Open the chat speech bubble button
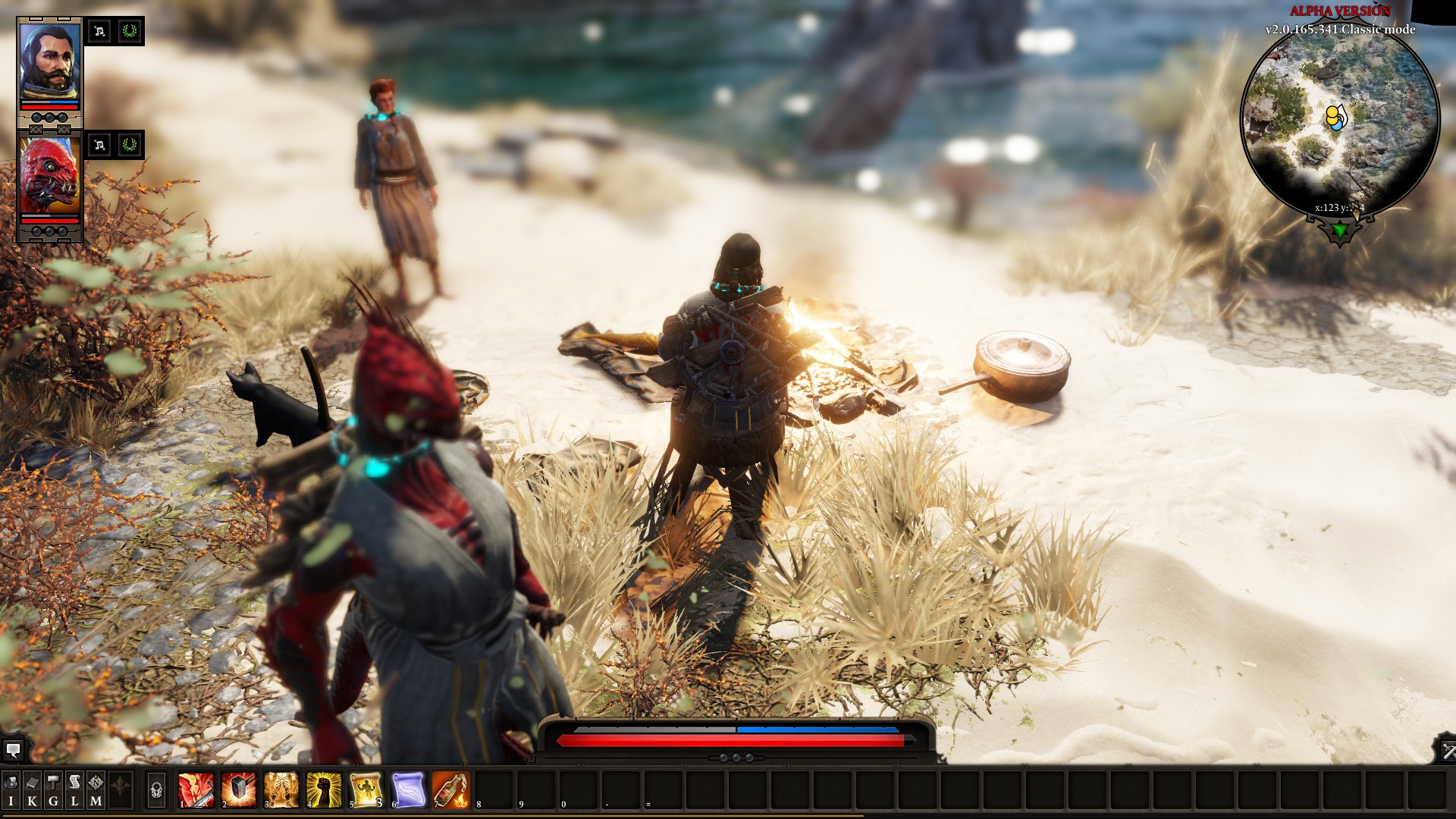The image size is (1456, 819). [x=13, y=751]
